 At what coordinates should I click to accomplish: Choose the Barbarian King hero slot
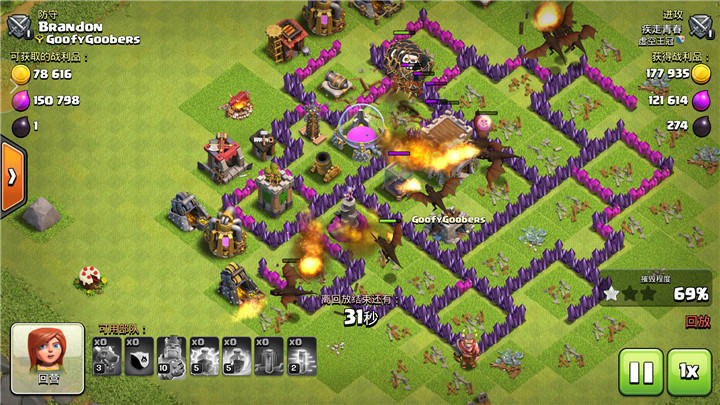coord(171,355)
